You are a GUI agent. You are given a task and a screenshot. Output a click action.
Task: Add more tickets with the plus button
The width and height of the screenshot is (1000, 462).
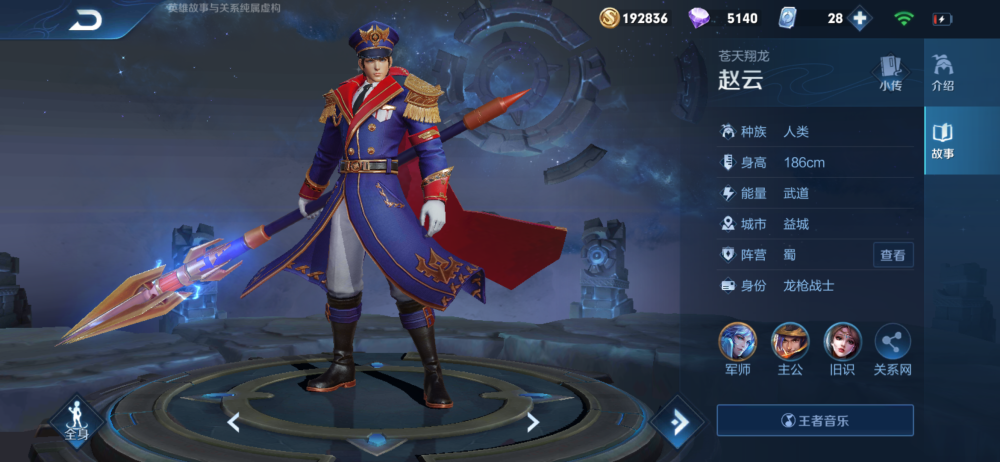click(x=859, y=18)
